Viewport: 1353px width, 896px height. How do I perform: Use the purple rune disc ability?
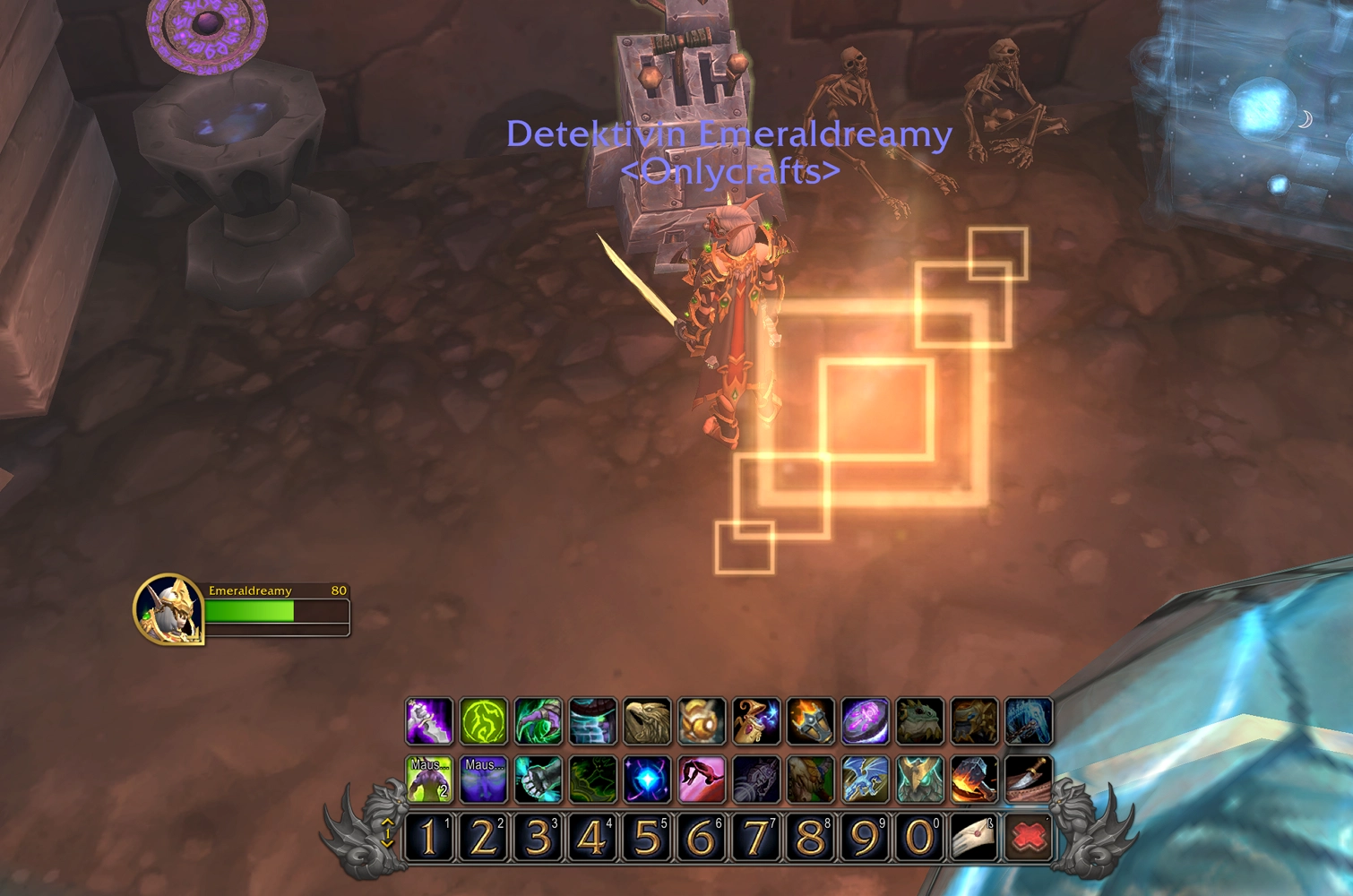coord(866,721)
